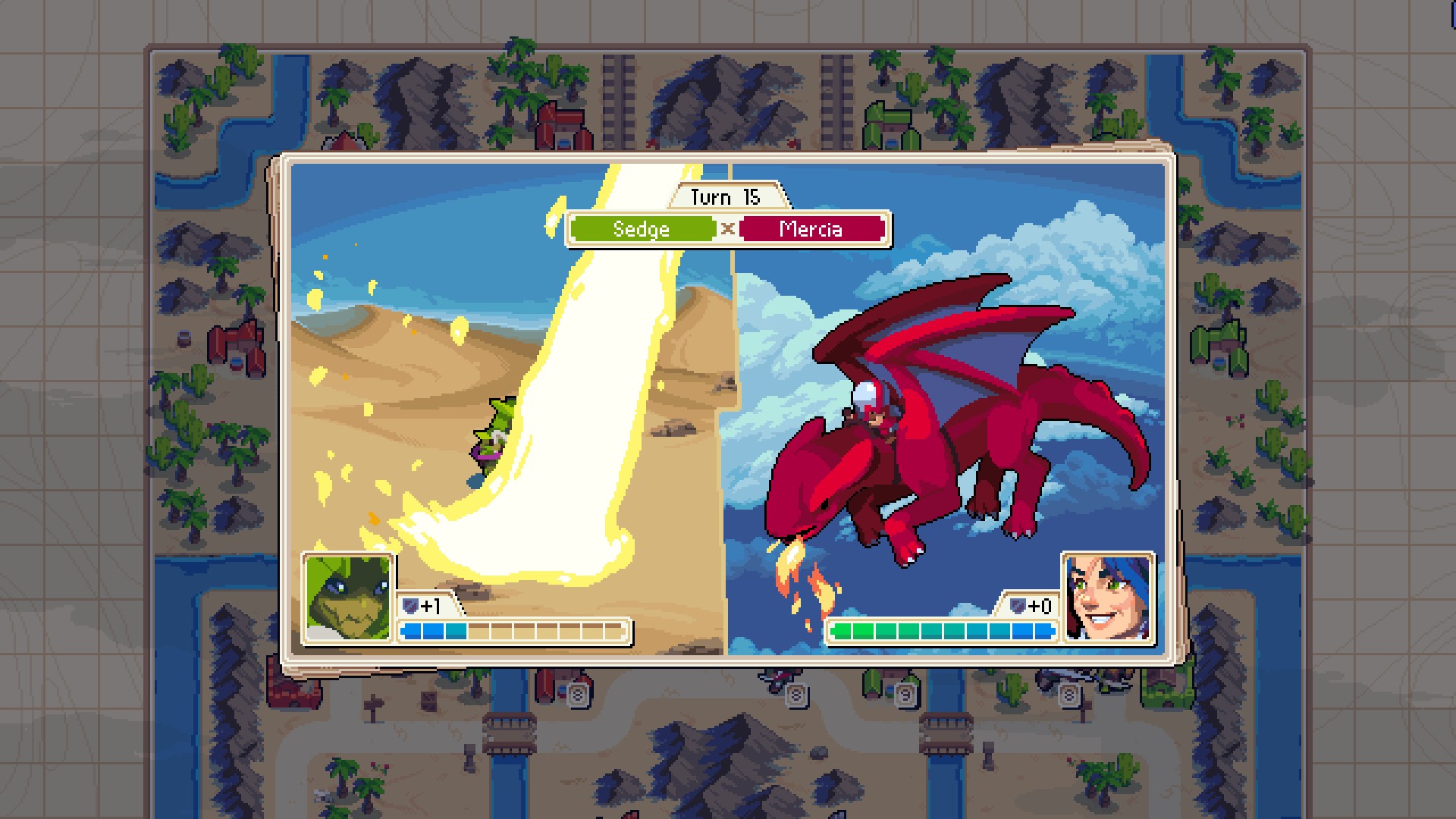Toggle the Sedge green name banner

pyautogui.click(x=642, y=229)
